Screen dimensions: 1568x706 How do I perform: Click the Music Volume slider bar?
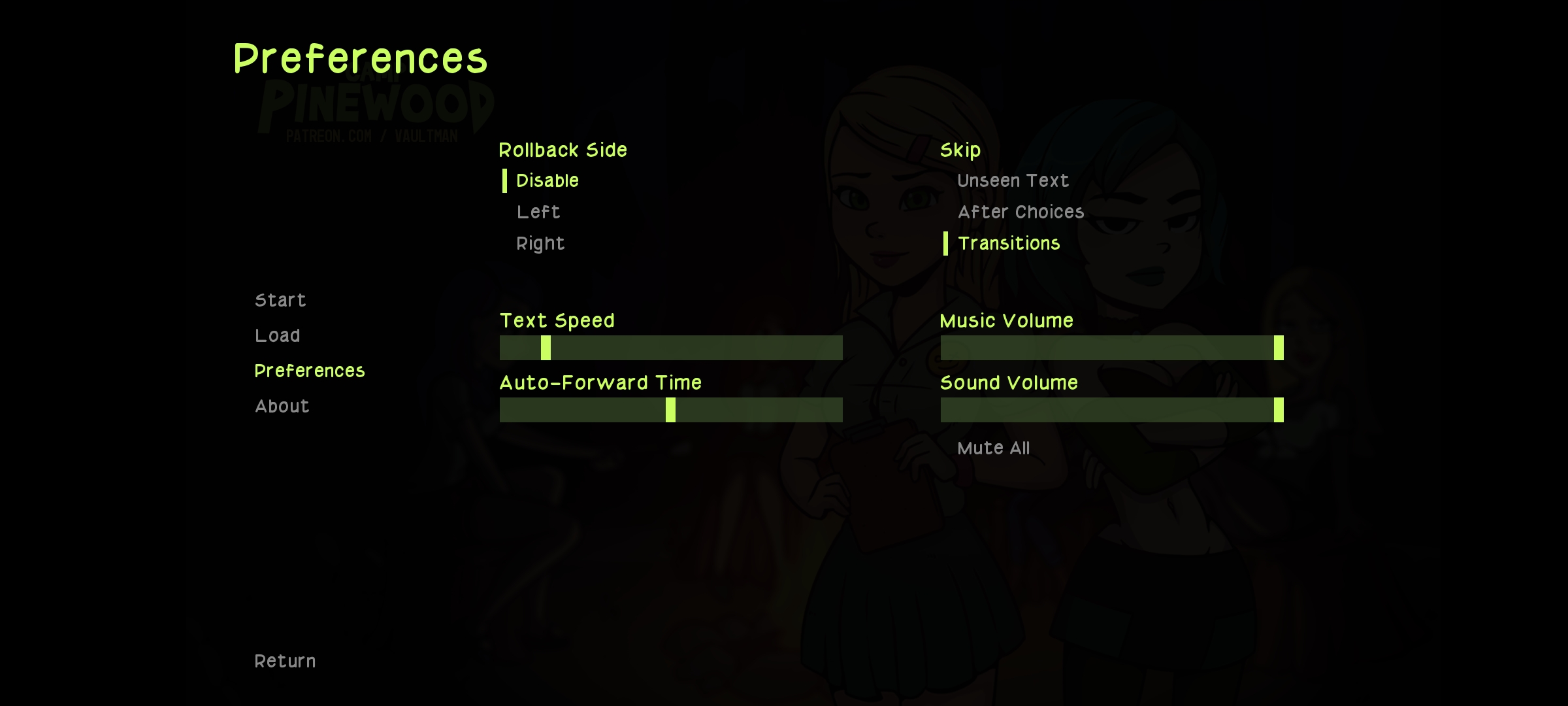point(1112,348)
